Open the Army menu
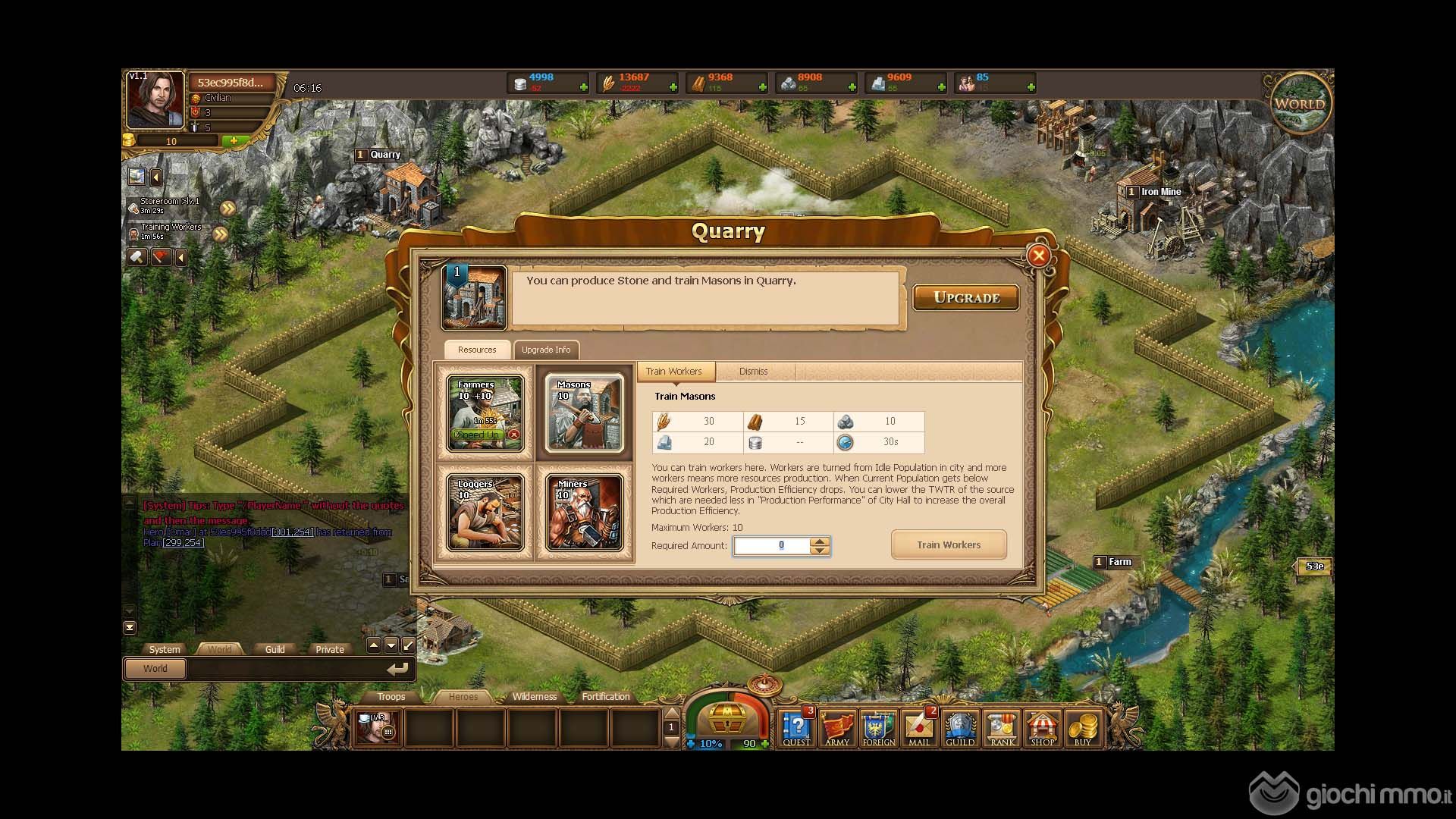1456x819 pixels. (x=837, y=728)
